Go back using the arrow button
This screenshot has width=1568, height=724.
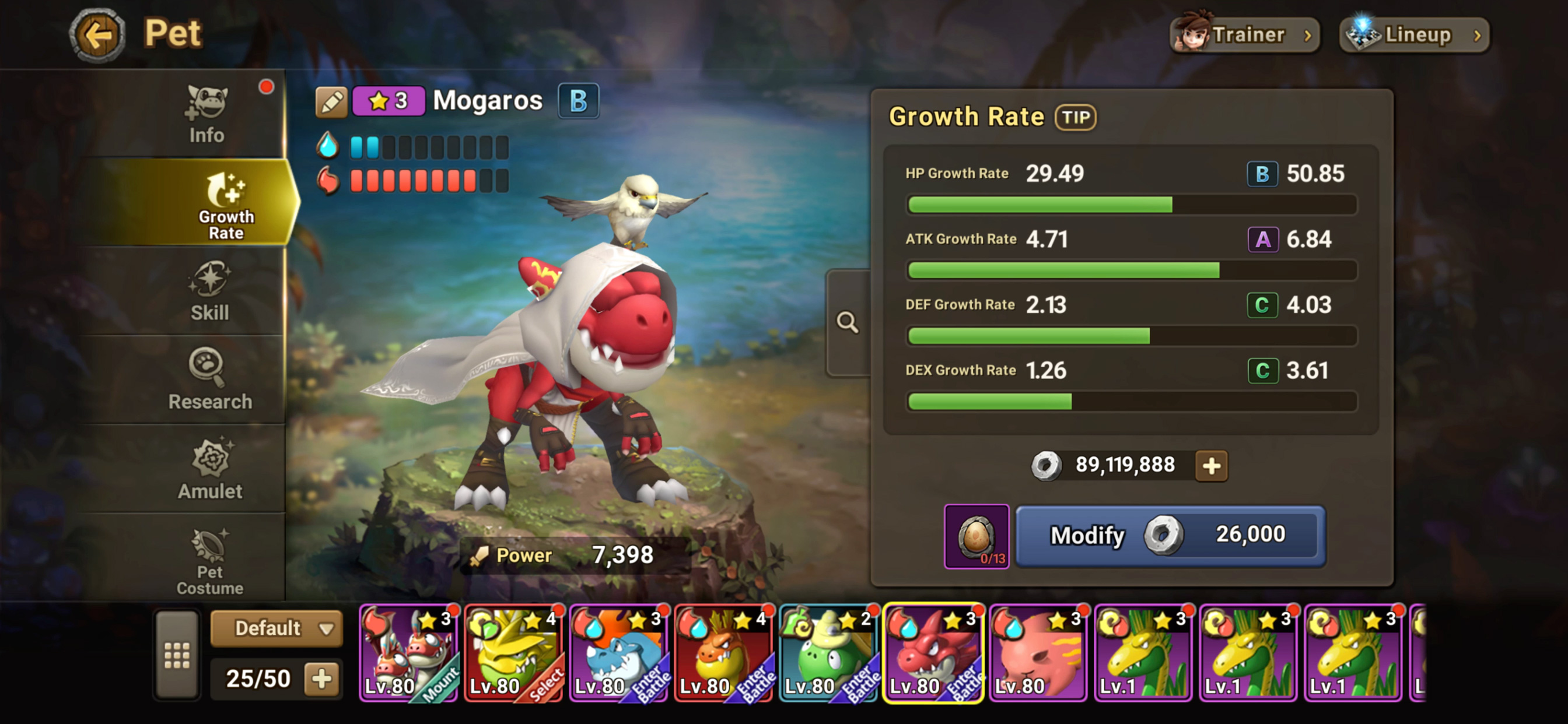[97, 34]
